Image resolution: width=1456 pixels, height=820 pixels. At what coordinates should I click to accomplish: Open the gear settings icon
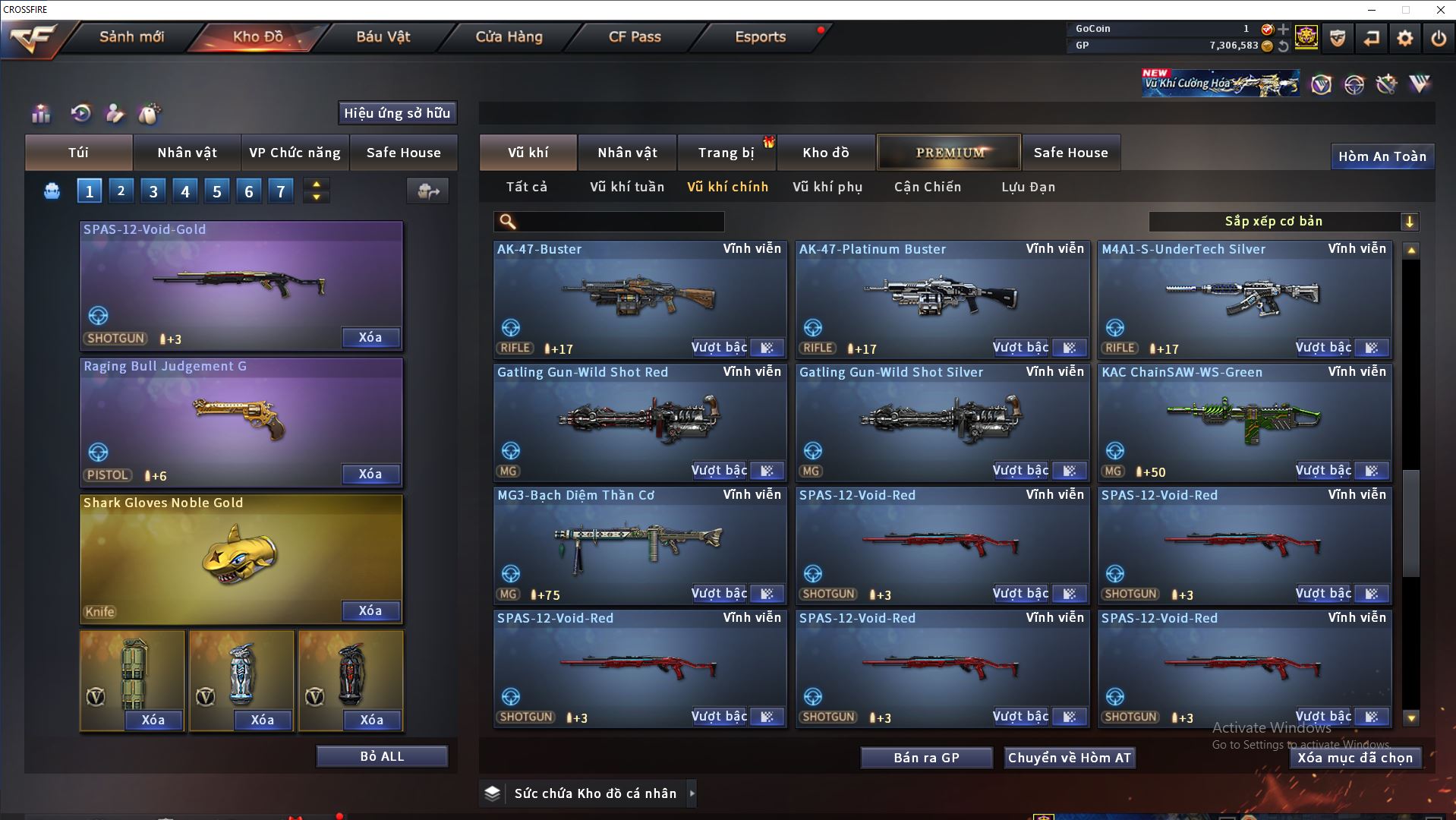coord(1405,38)
